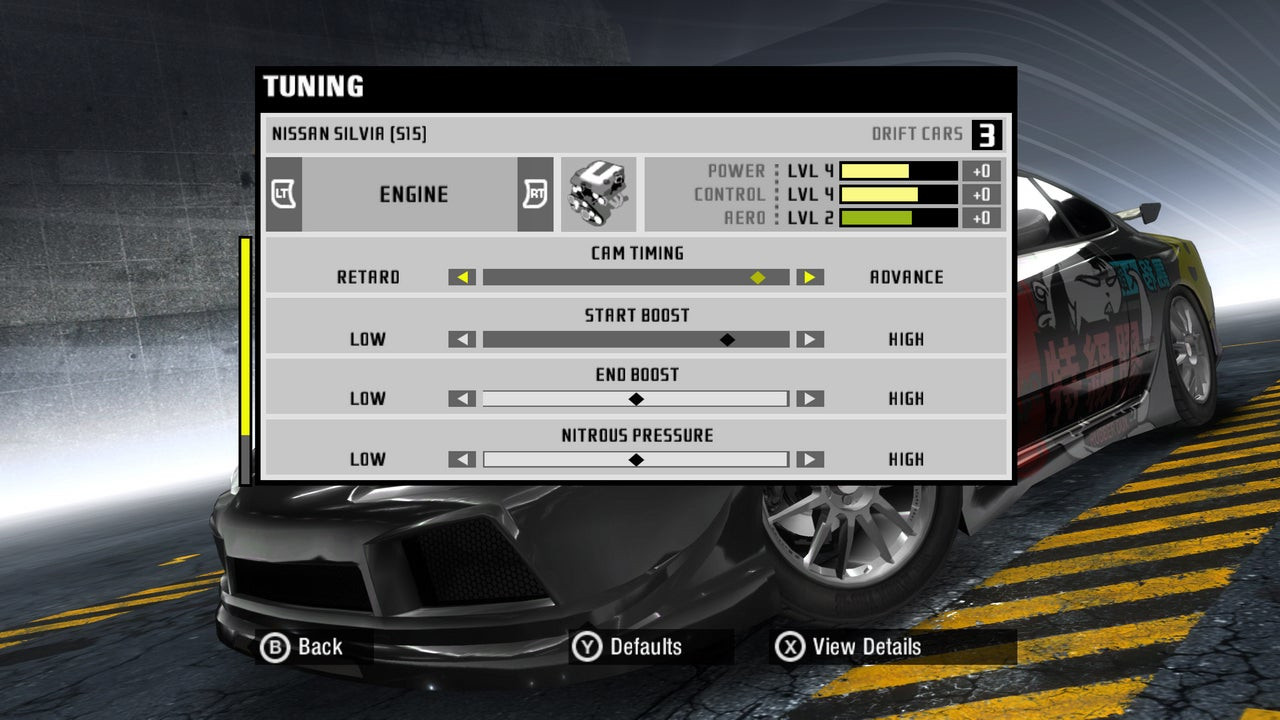1280x720 pixels.
Task: Set the End Boost slider position
Action: point(636,399)
